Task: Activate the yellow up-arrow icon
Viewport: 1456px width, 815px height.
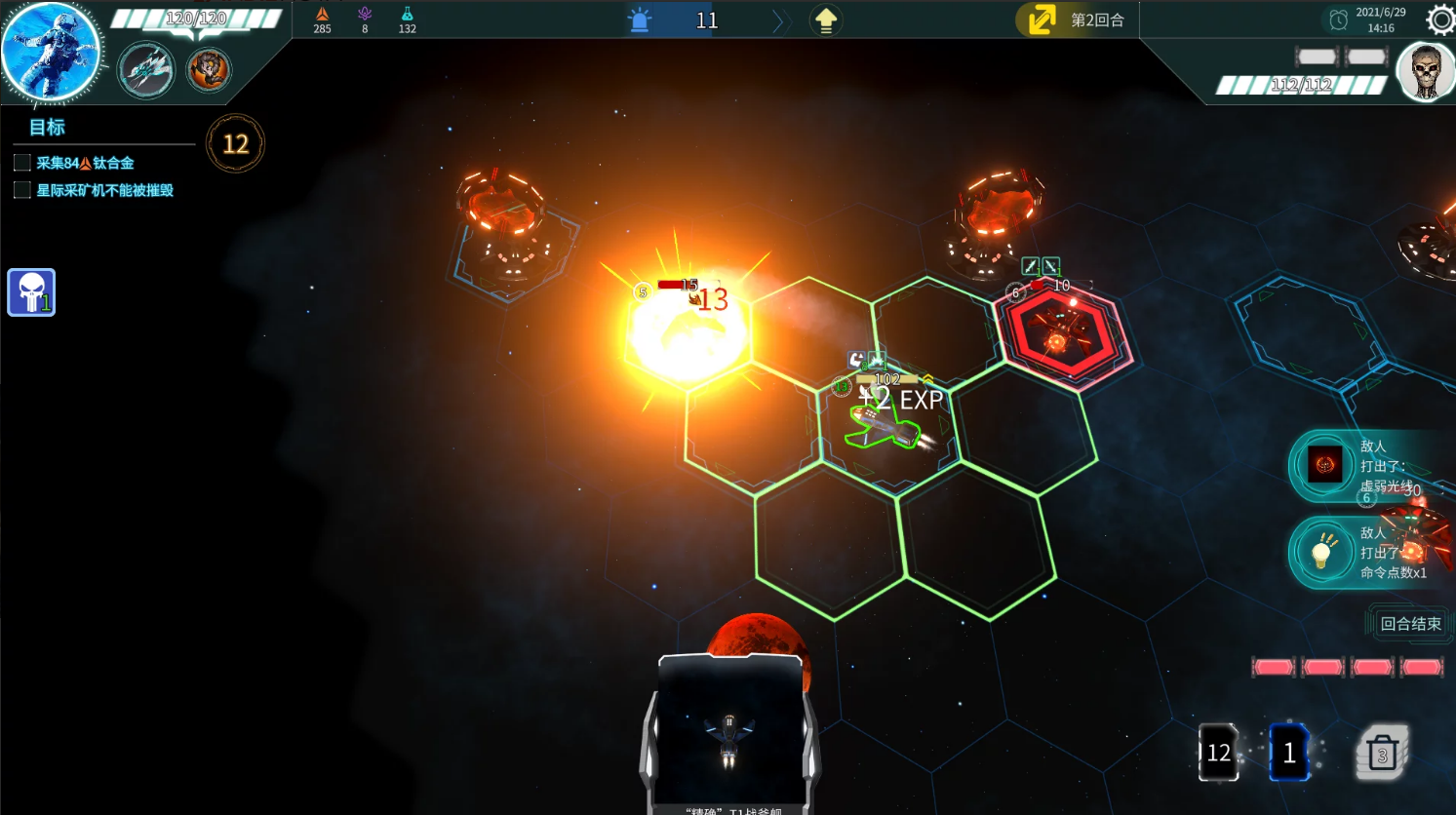Action: click(826, 20)
